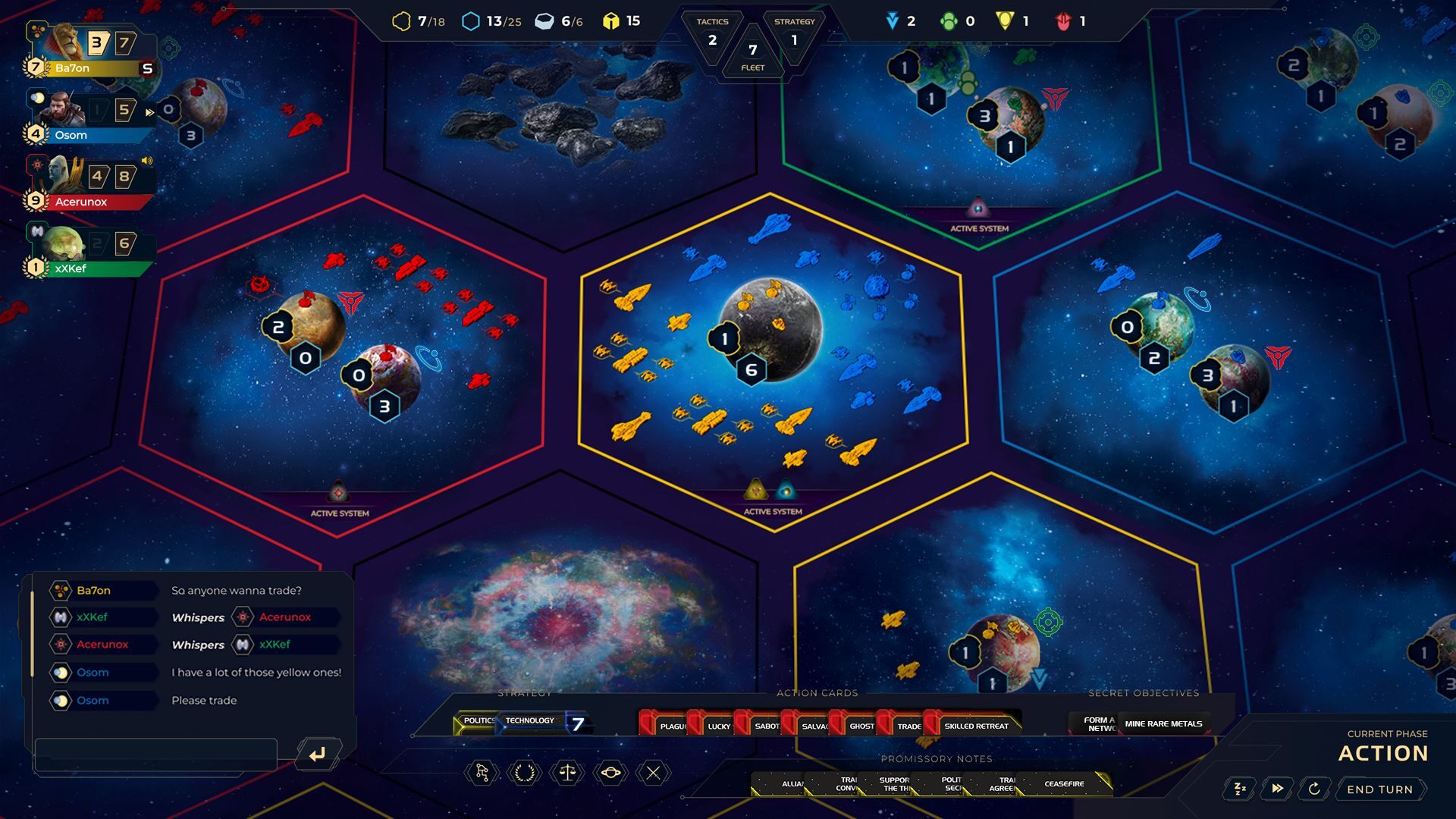Image resolution: width=1456 pixels, height=819 pixels.
Task: Select player xXKef's panel
Action: point(91,252)
